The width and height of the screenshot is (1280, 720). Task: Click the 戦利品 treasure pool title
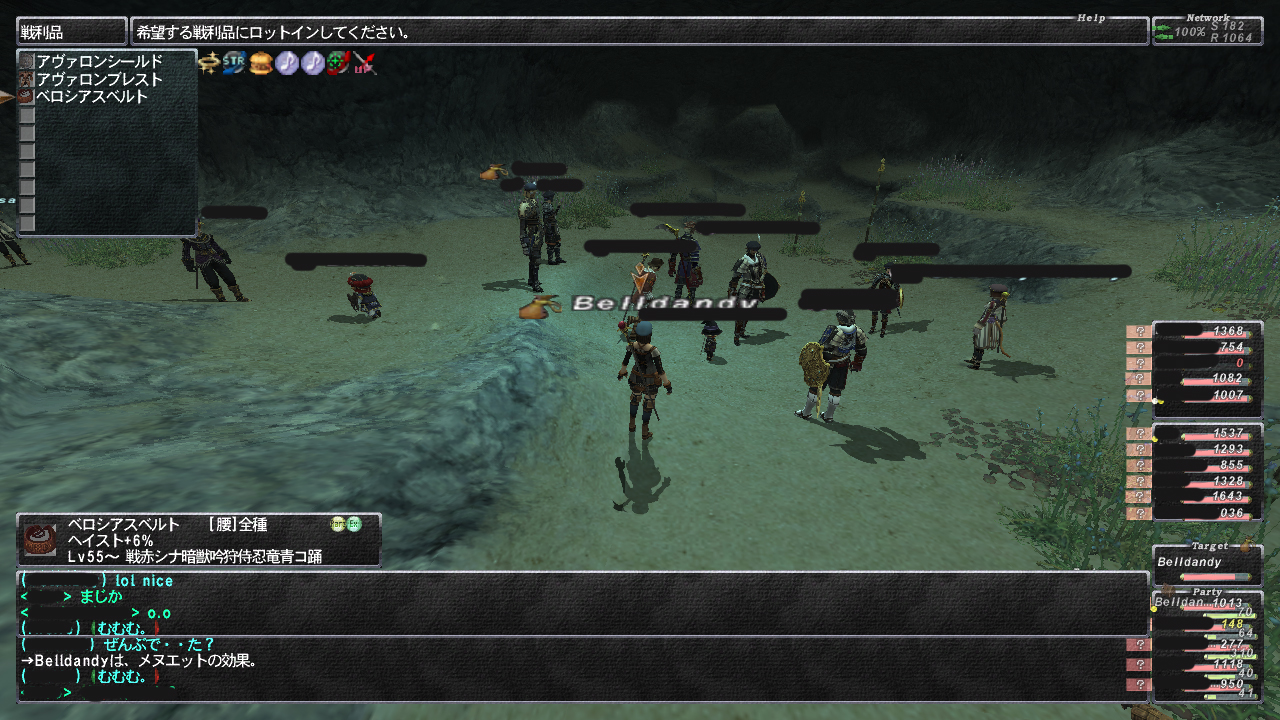click(x=71, y=32)
